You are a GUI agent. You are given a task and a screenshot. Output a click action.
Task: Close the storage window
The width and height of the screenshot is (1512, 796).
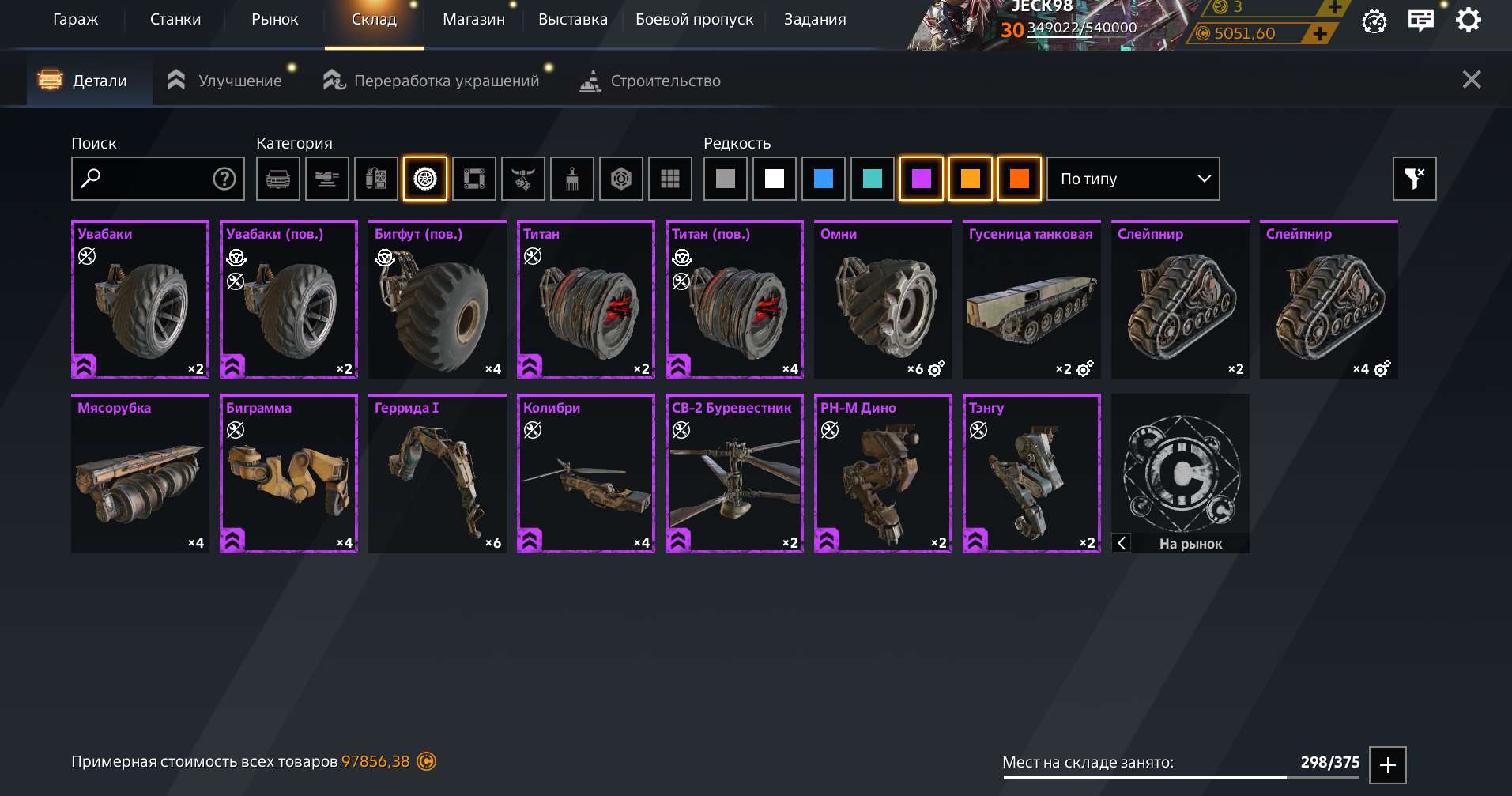tap(1471, 80)
